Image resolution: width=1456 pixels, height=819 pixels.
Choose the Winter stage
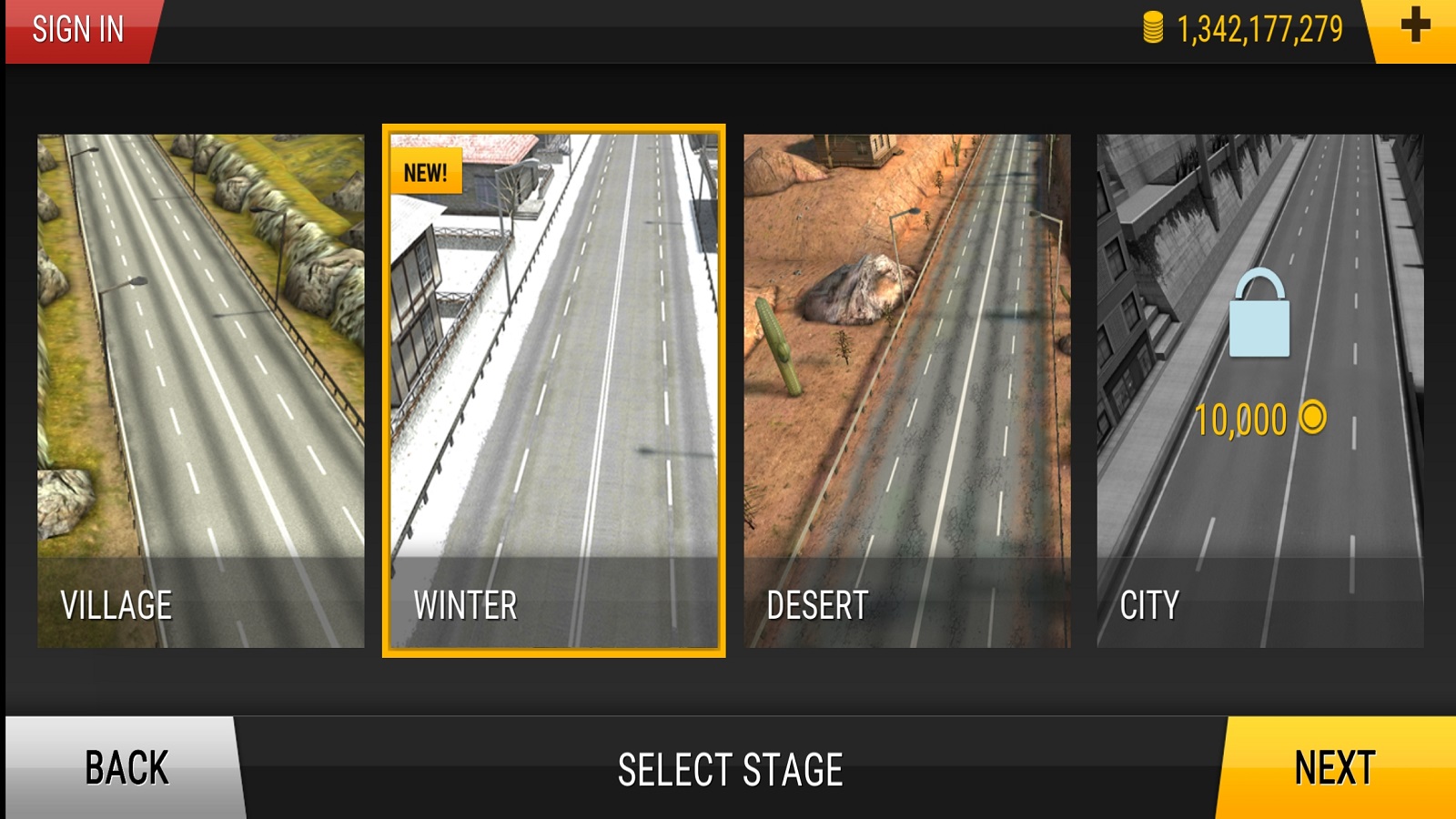553,391
